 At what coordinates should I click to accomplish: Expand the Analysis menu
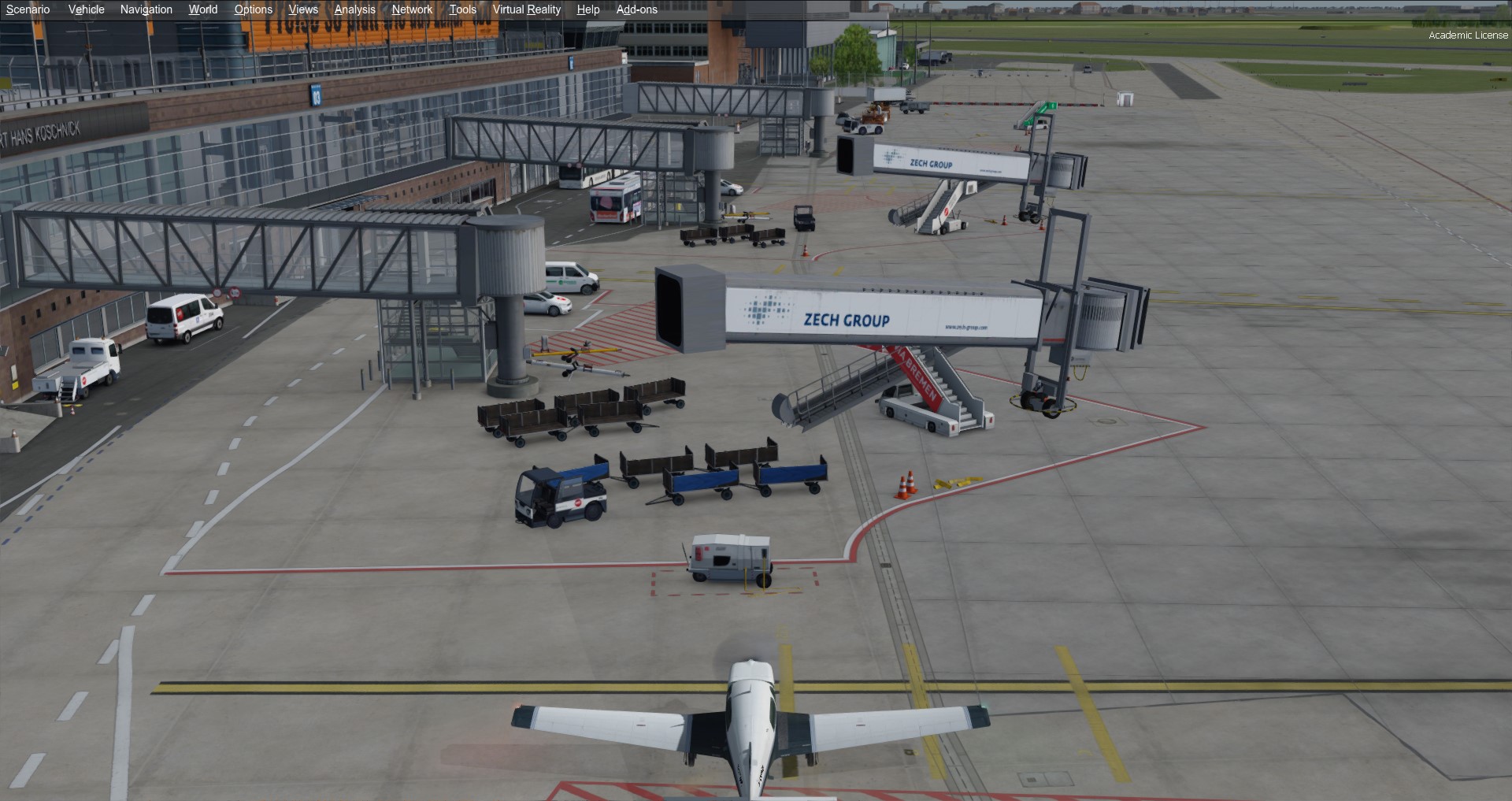coord(354,9)
